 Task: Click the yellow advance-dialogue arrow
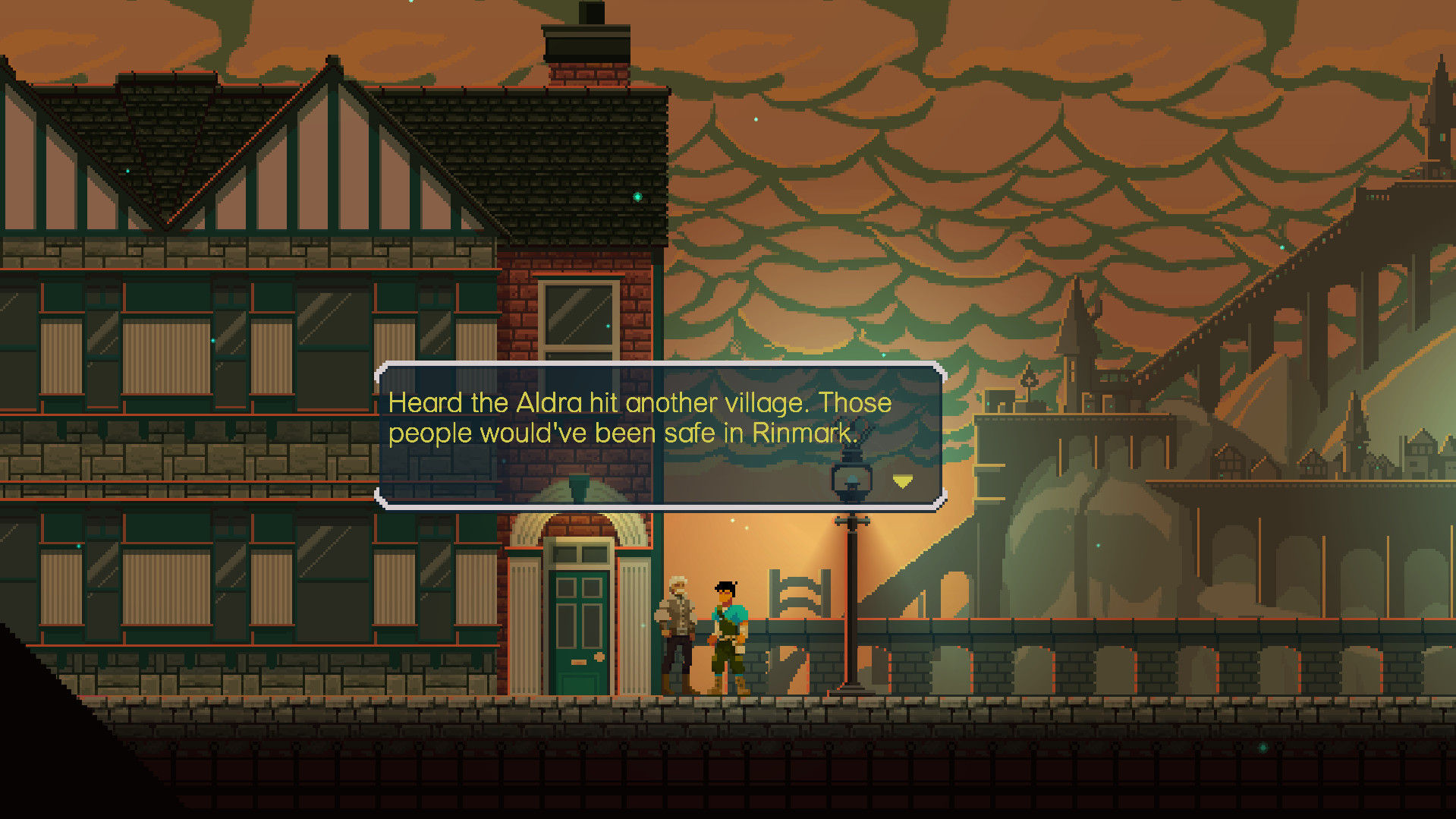[x=902, y=480]
